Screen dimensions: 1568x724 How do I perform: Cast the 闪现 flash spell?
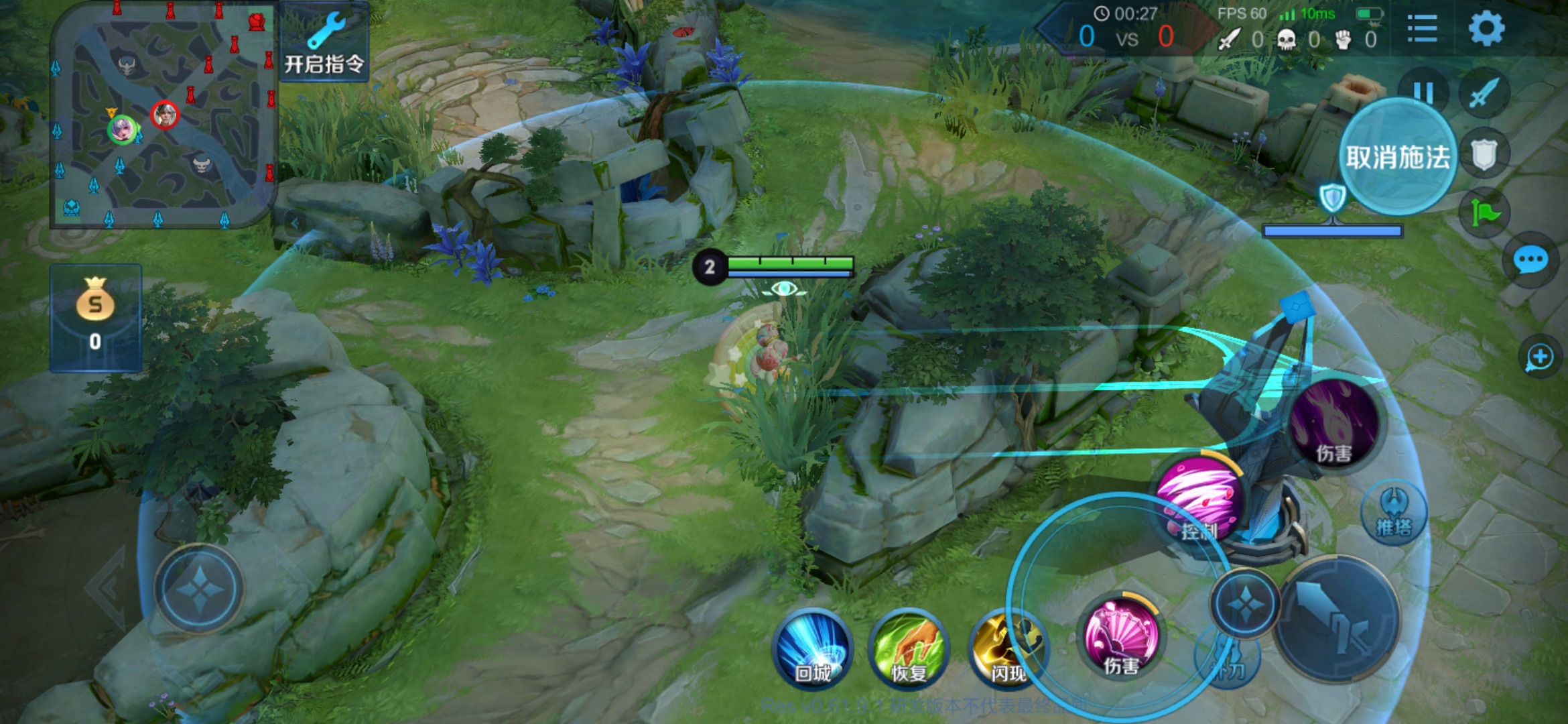[x=1006, y=649]
